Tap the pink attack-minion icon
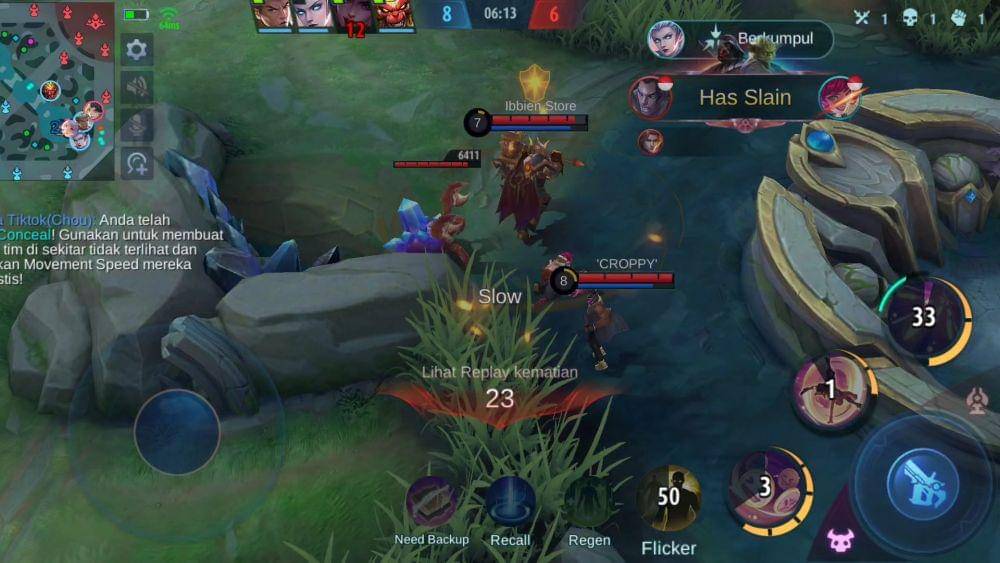The height and width of the screenshot is (563, 1000). (x=841, y=540)
